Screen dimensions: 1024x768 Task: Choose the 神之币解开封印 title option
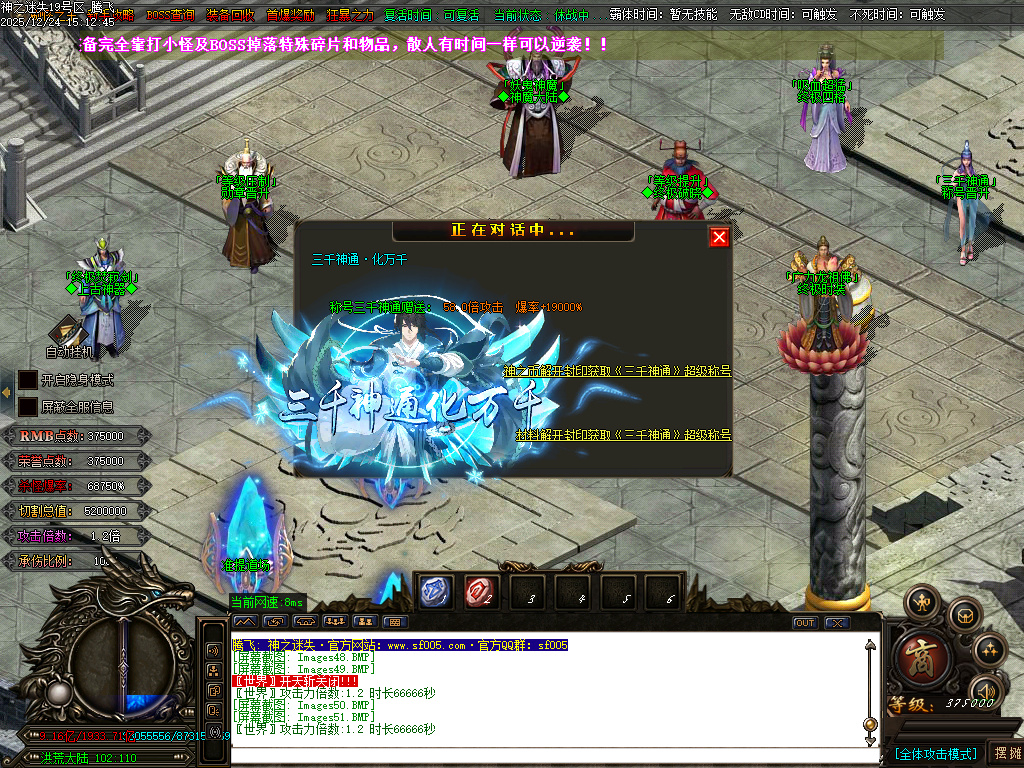pyautogui.click(x=616, y=371)
